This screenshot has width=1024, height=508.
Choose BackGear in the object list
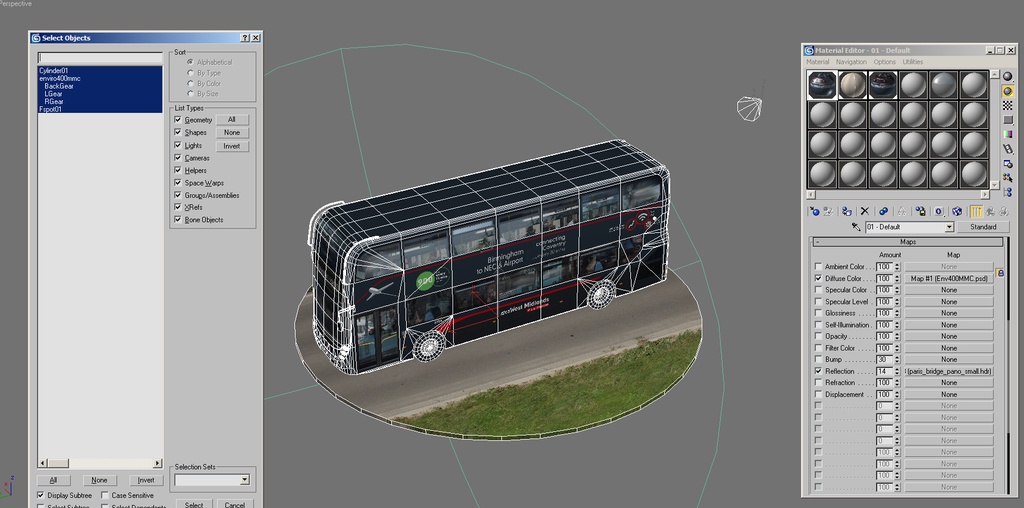pyautogui.click(x=59, y=86)
